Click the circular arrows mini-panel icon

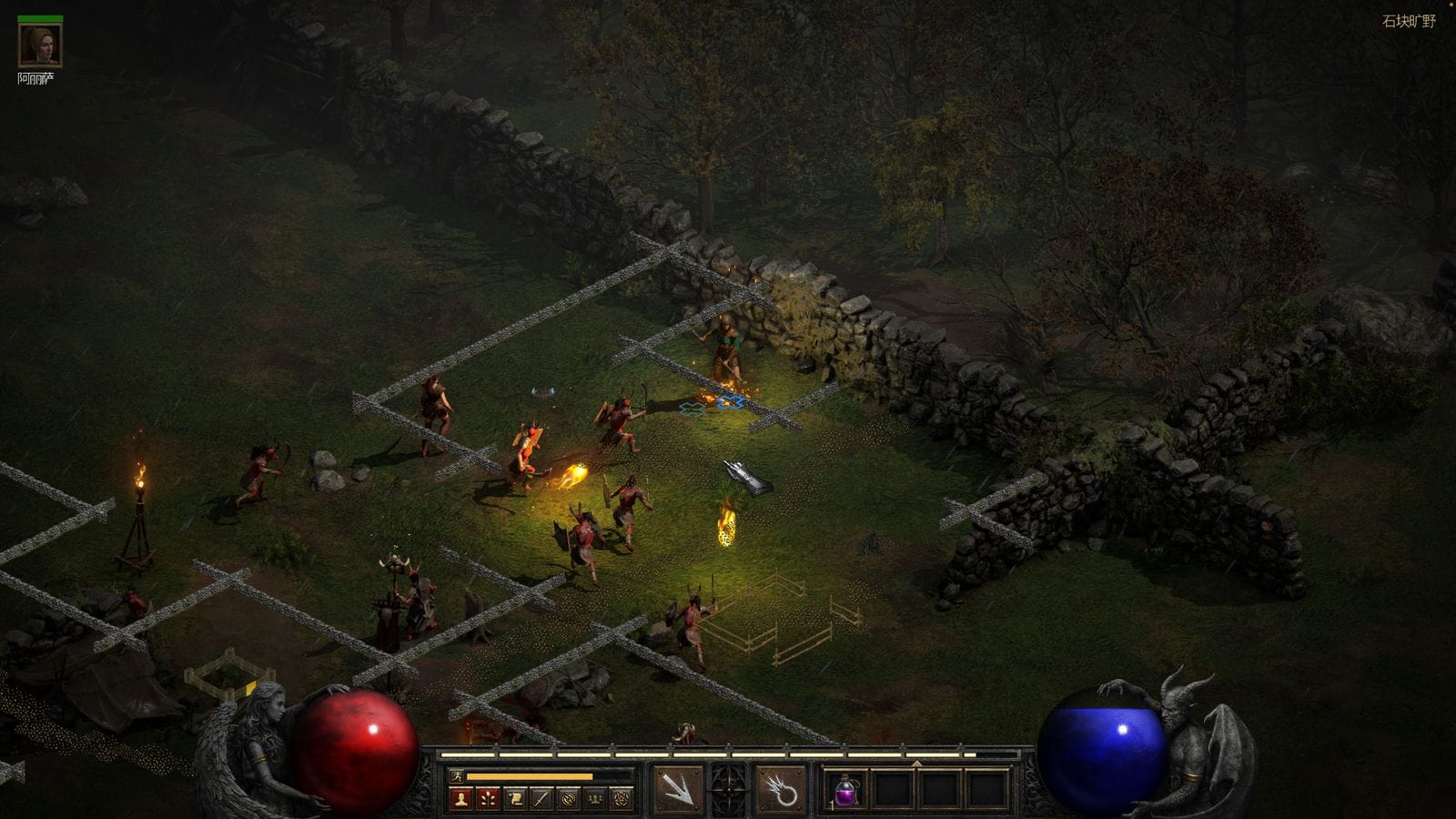568,799
